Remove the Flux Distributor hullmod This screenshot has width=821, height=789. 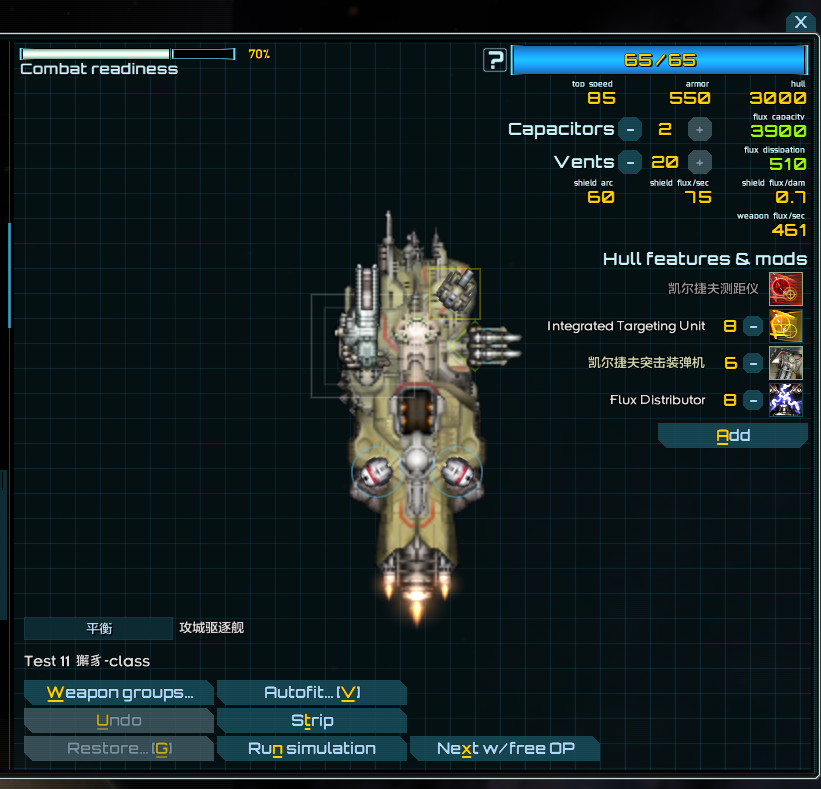pos(754,400)
